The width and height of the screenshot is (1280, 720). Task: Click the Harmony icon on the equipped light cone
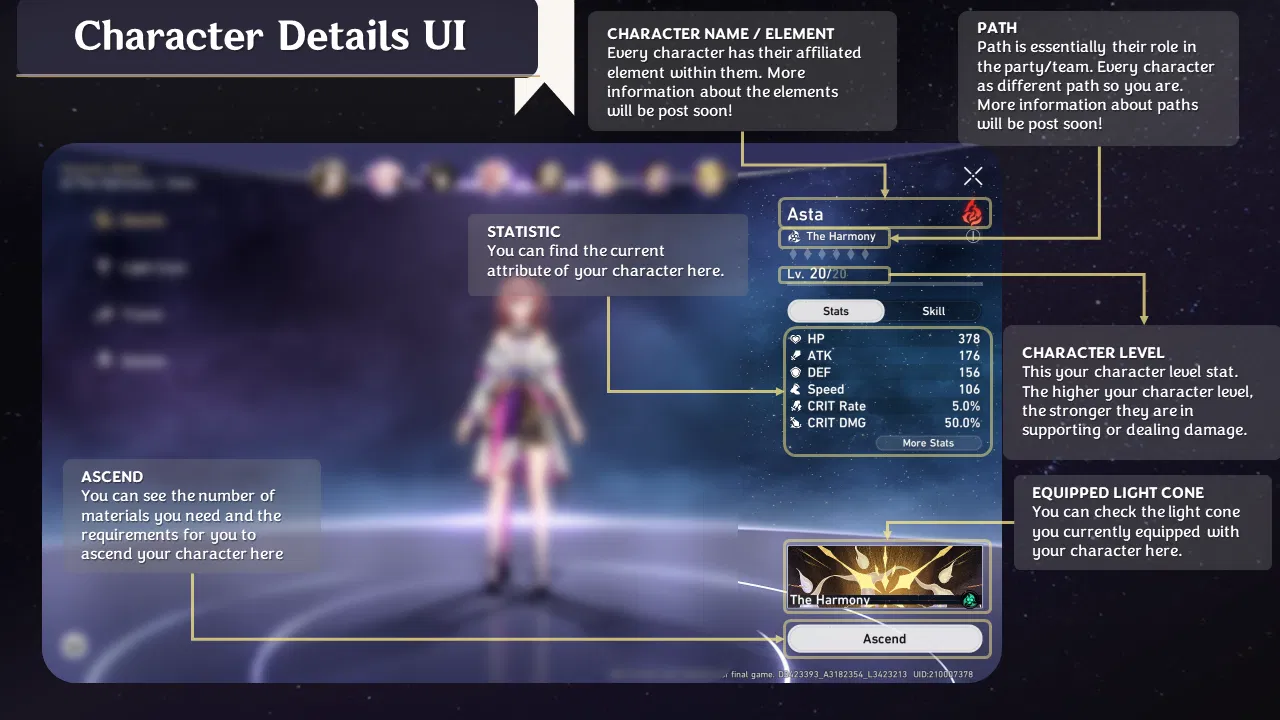click(x=968, y=599)
